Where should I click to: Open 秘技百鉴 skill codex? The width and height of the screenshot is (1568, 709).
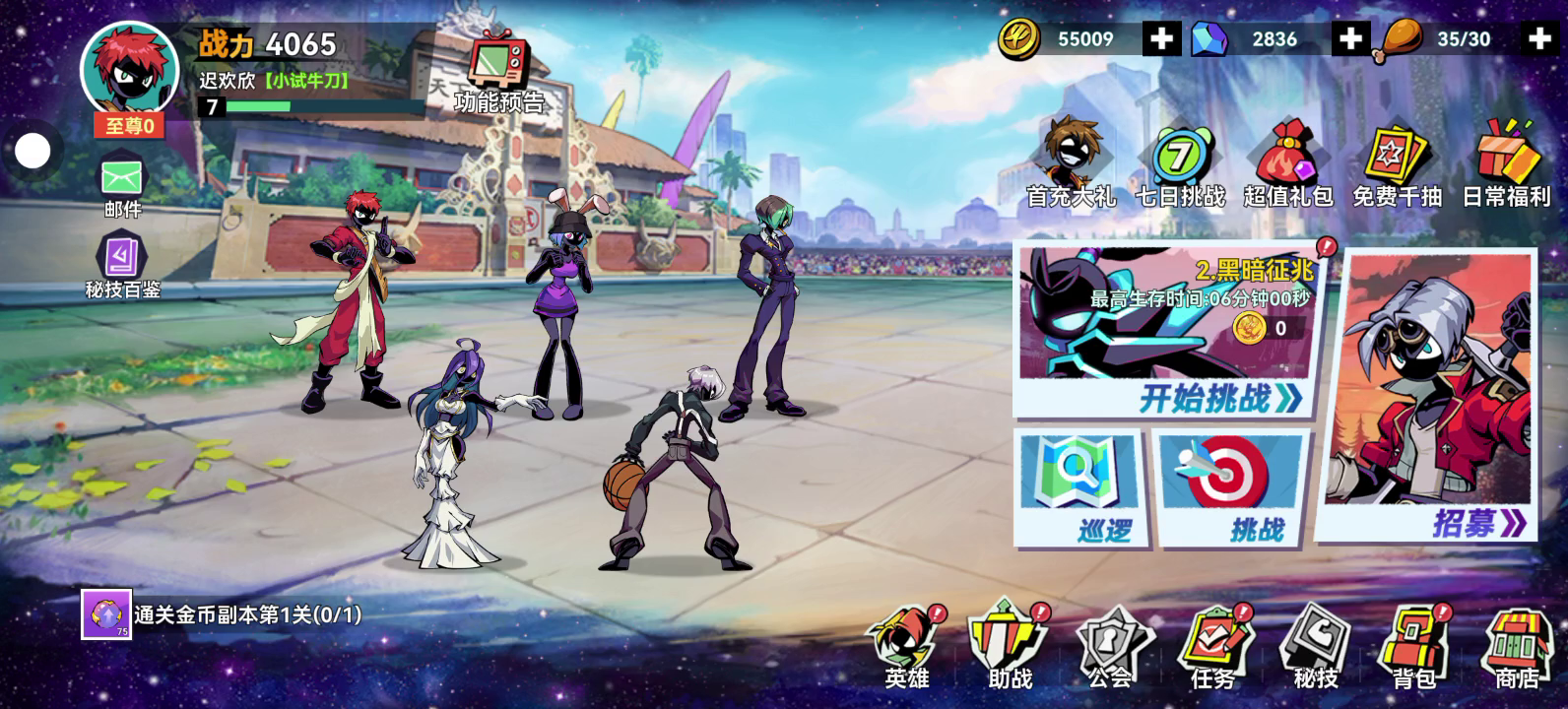point(122,264)
